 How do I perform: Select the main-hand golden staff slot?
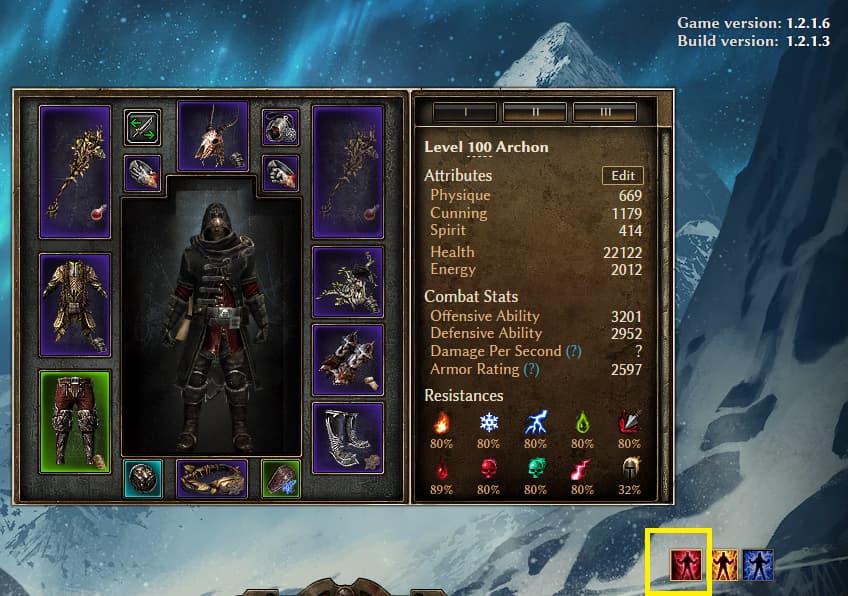point(75,171)
